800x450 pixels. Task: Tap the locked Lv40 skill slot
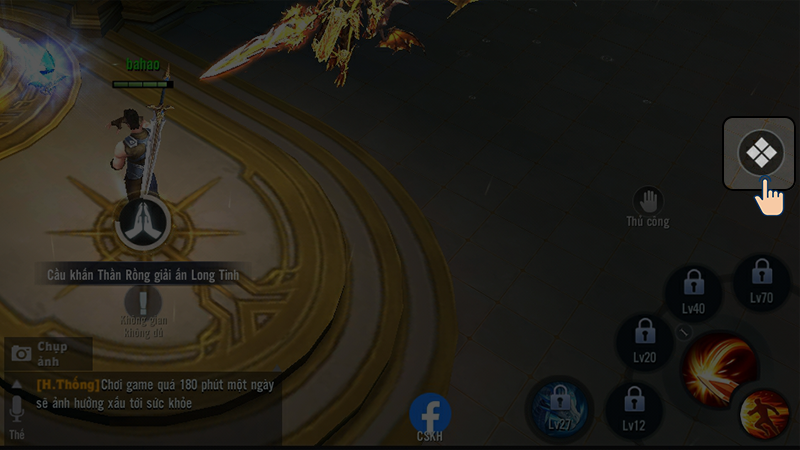pyautogui.click(x=693, y=291)
